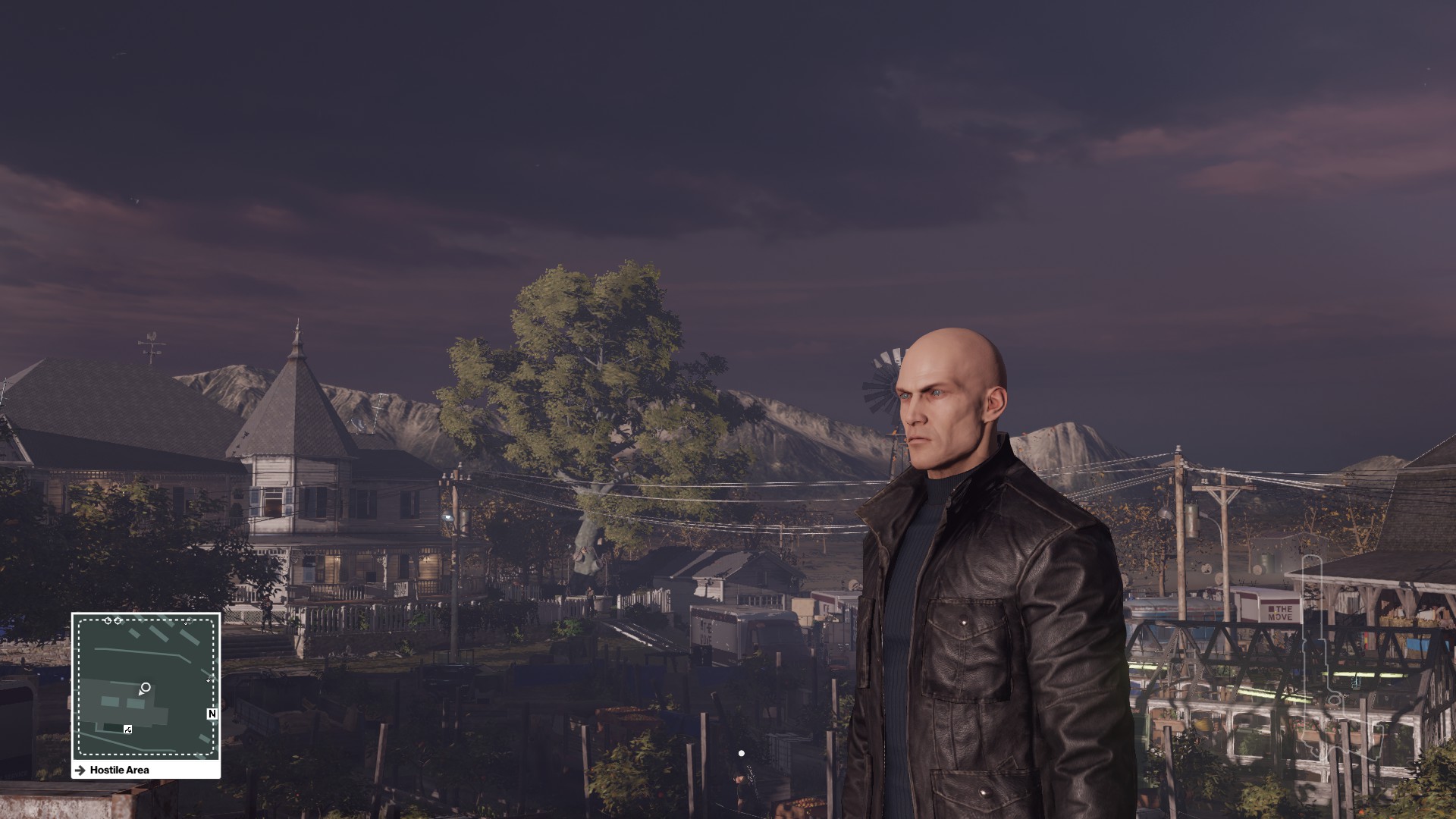Select the stairs marker on the minimap
1456x819 pixels.
coord(127,730)
